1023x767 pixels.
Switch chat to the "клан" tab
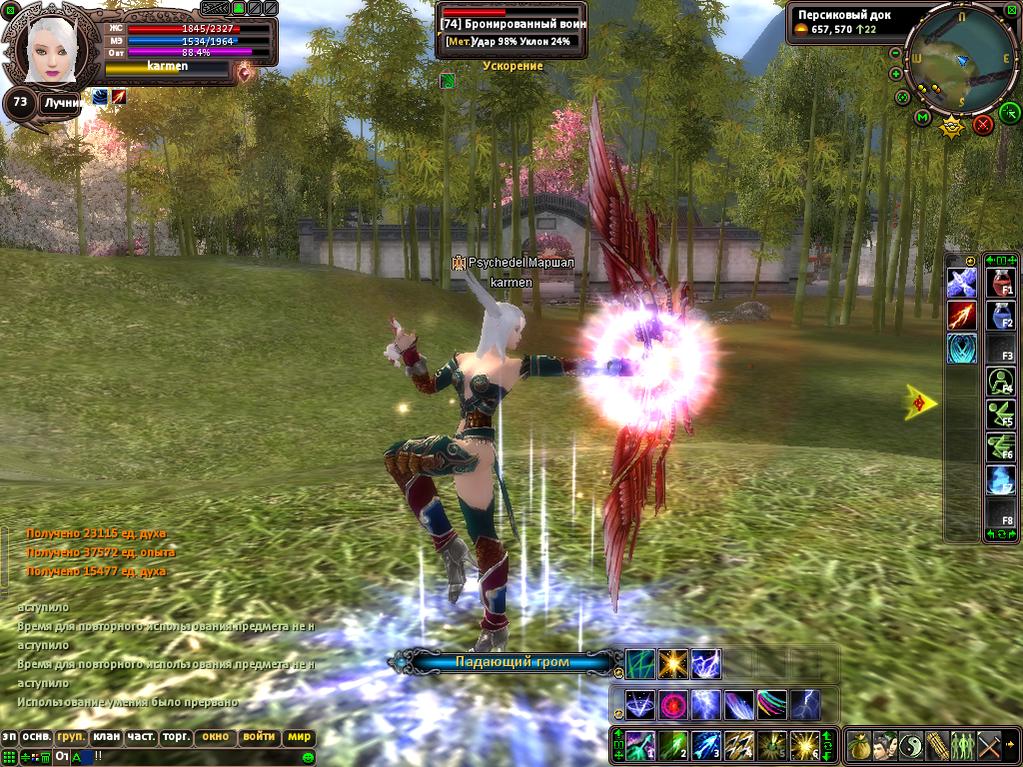point(107,737)
